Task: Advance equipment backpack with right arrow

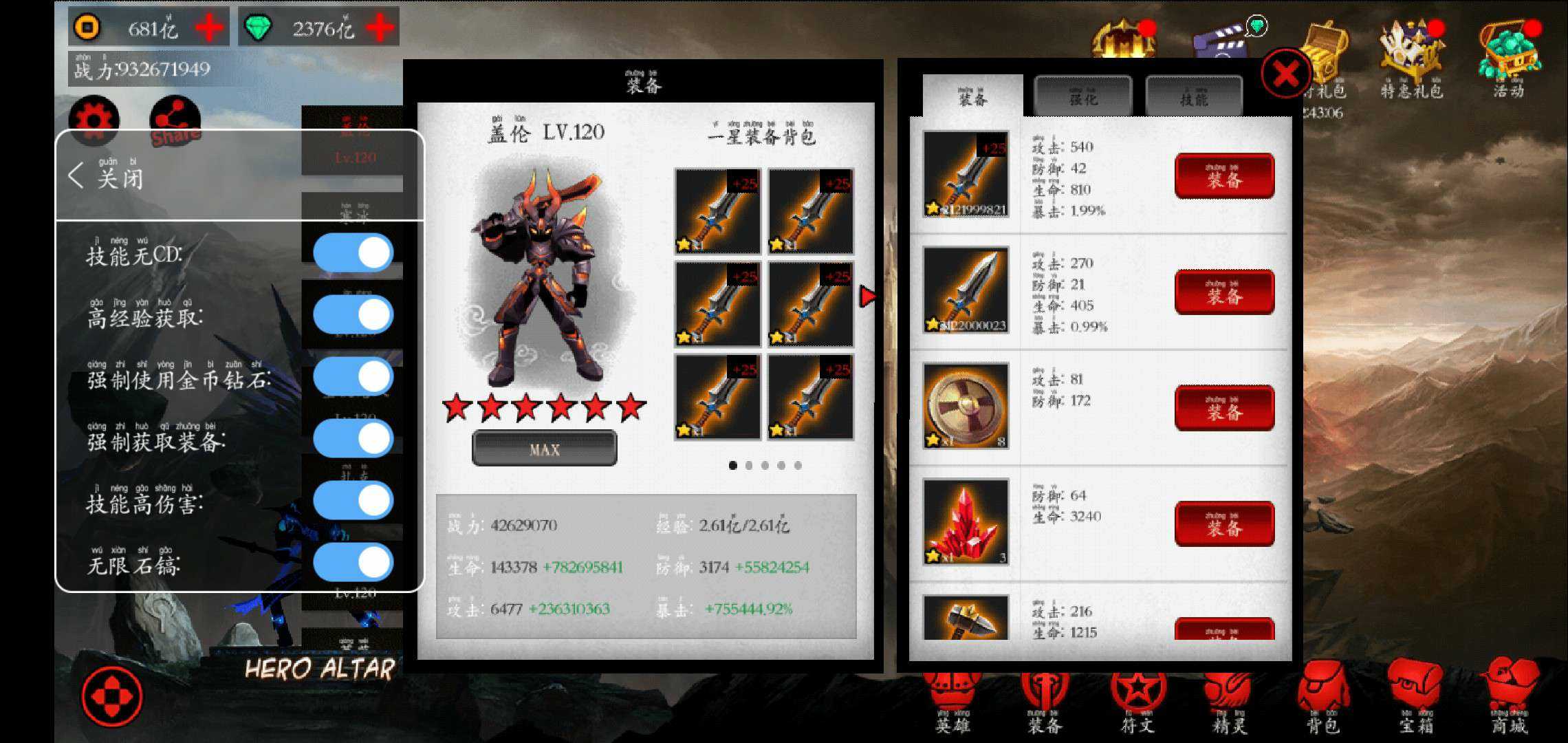Action: pyautogui.click(x=865, y=296)
